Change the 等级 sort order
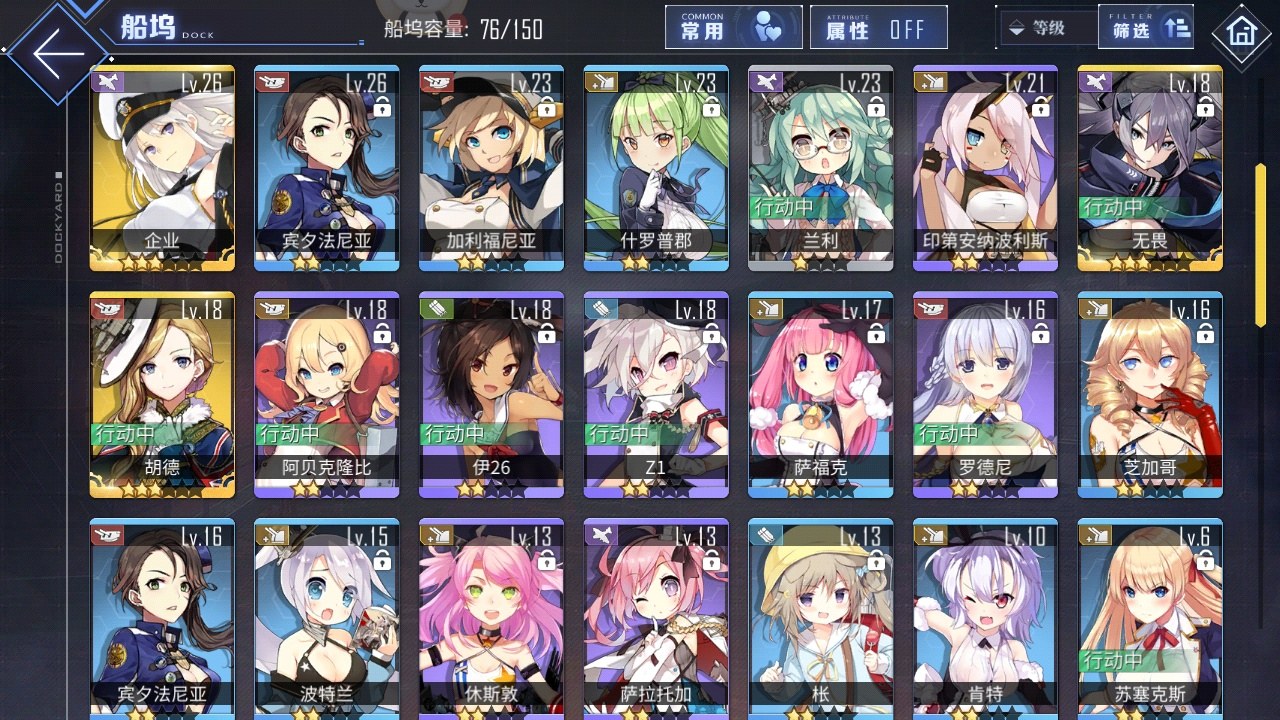 (1040, 28)
